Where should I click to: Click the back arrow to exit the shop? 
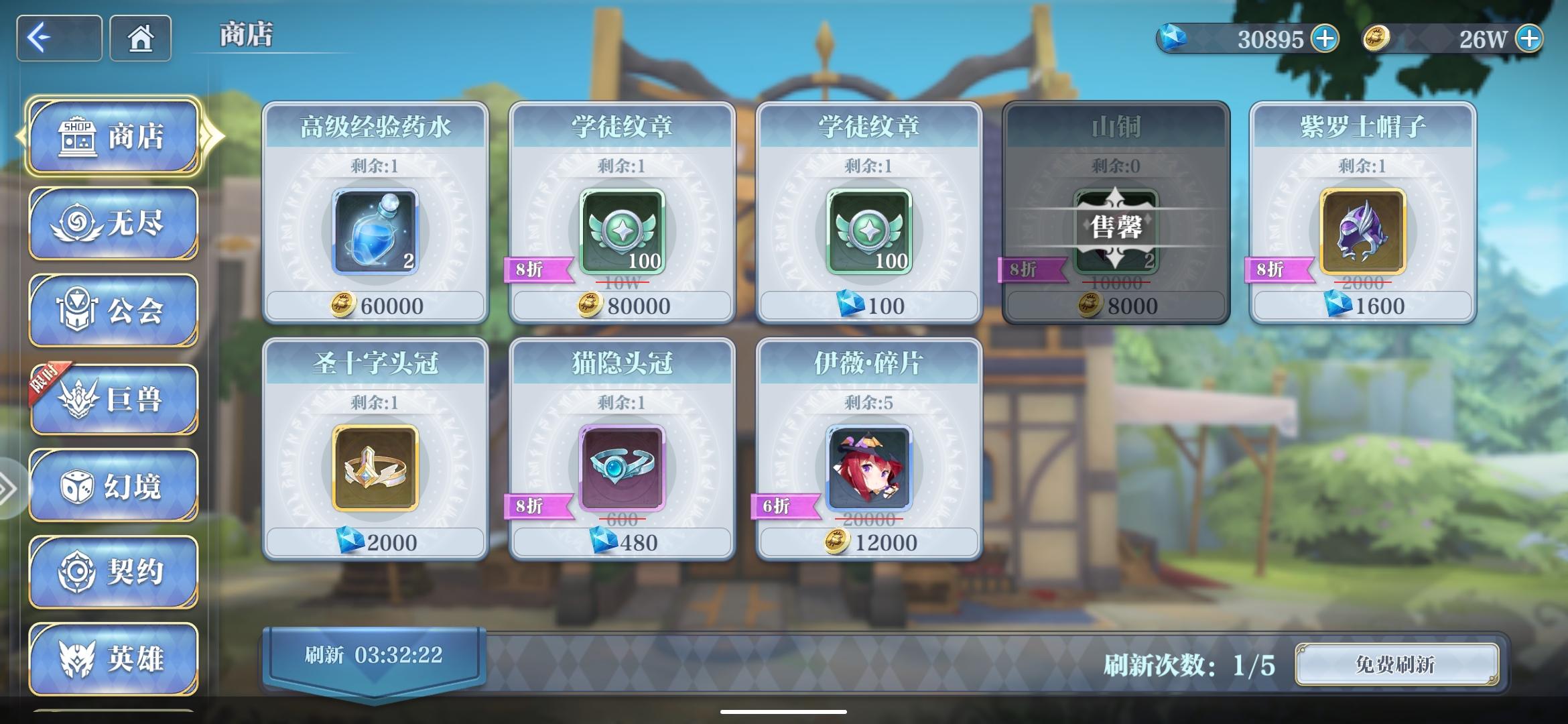pos(59,38)
